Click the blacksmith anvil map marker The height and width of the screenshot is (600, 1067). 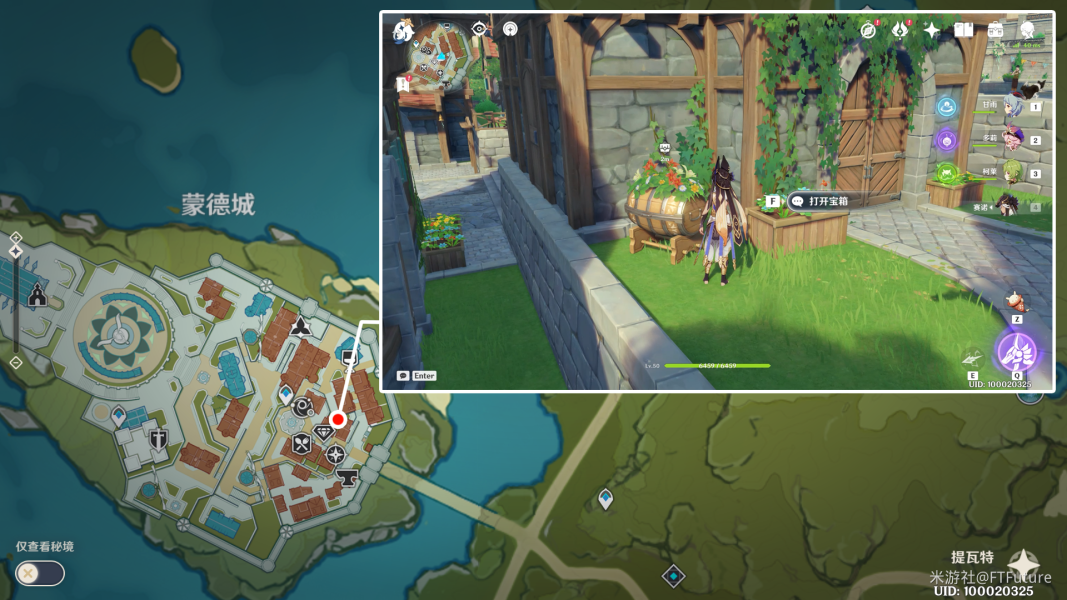coord(347,477)
